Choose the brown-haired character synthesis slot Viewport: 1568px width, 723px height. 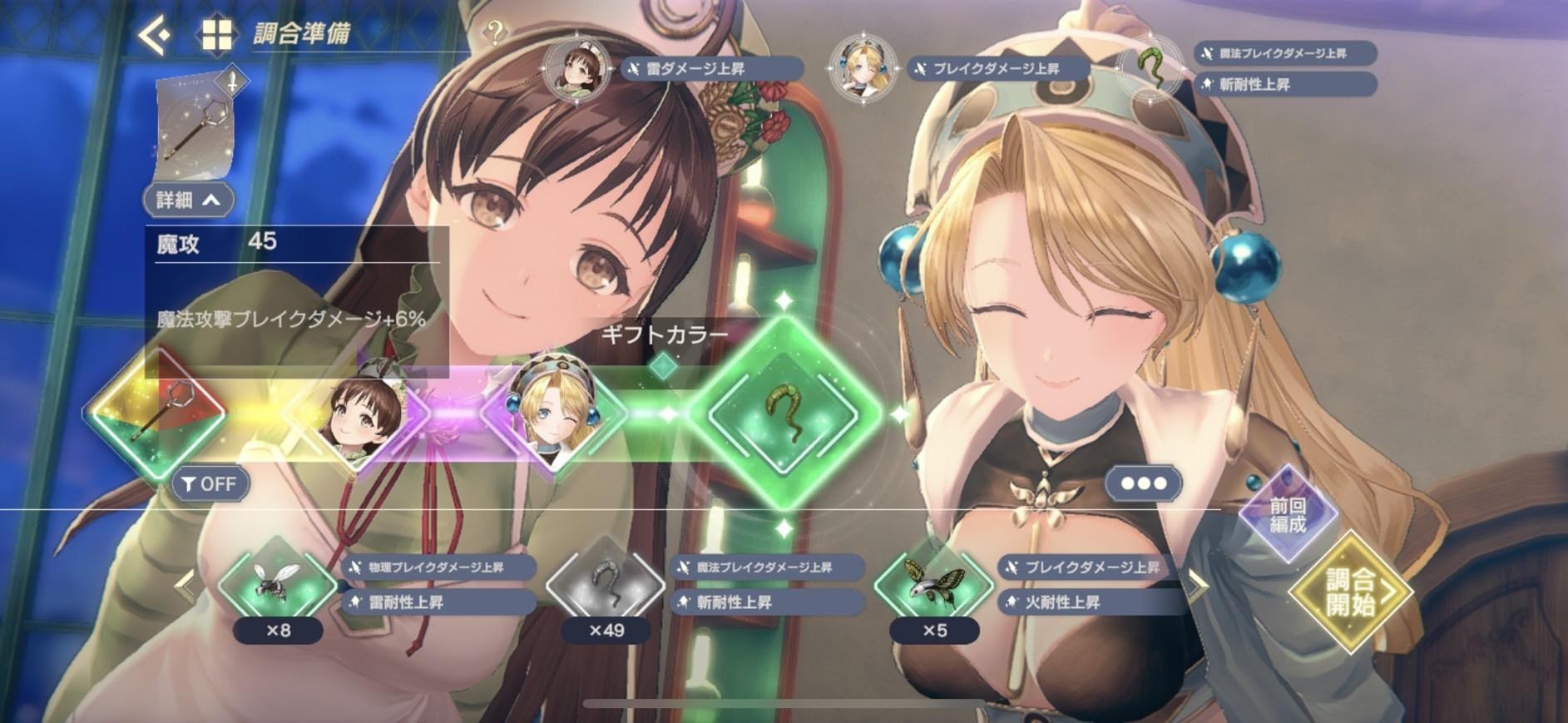[x=356, y=413]
